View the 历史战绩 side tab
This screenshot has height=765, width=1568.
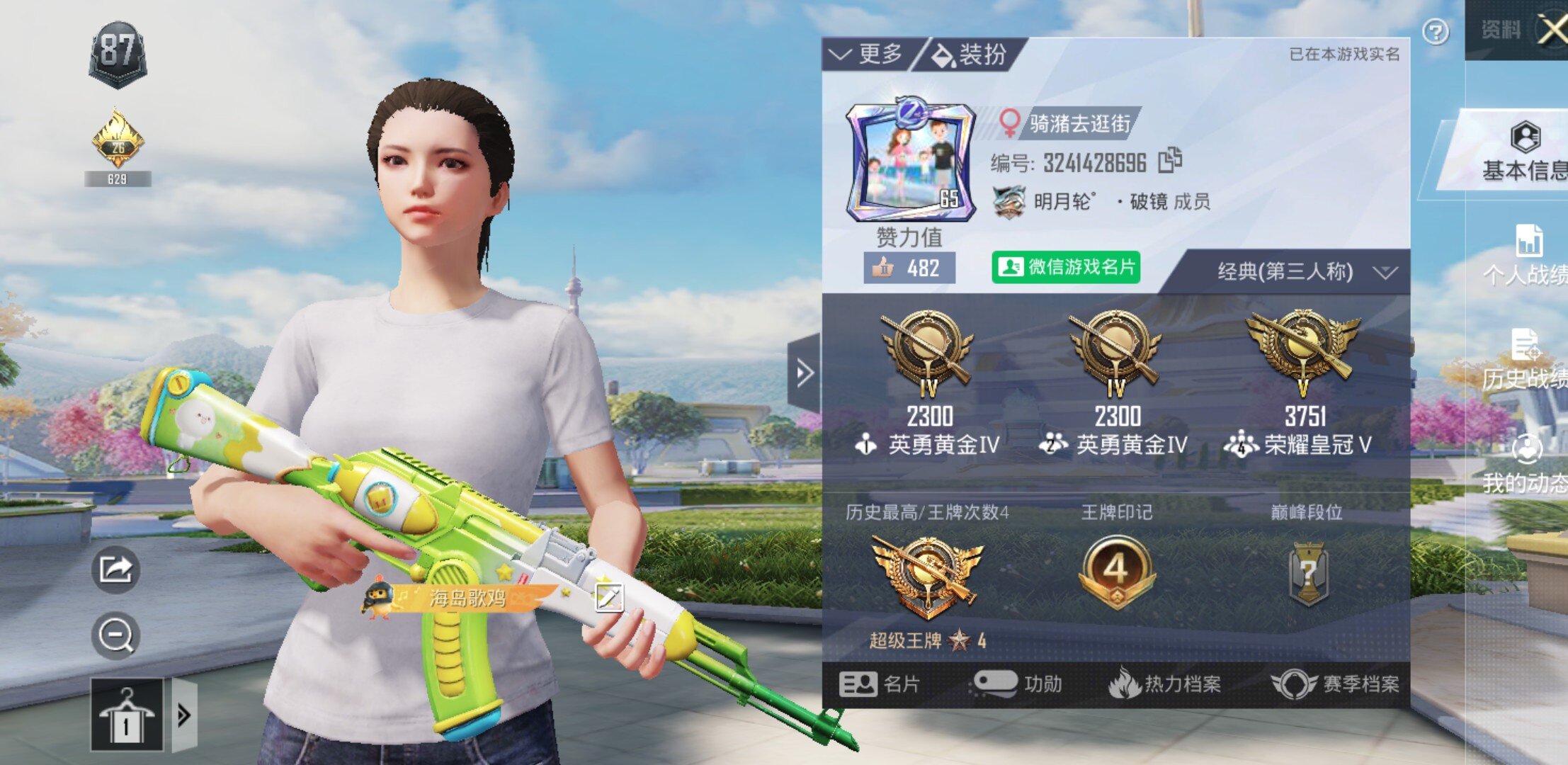point(1526,361)
